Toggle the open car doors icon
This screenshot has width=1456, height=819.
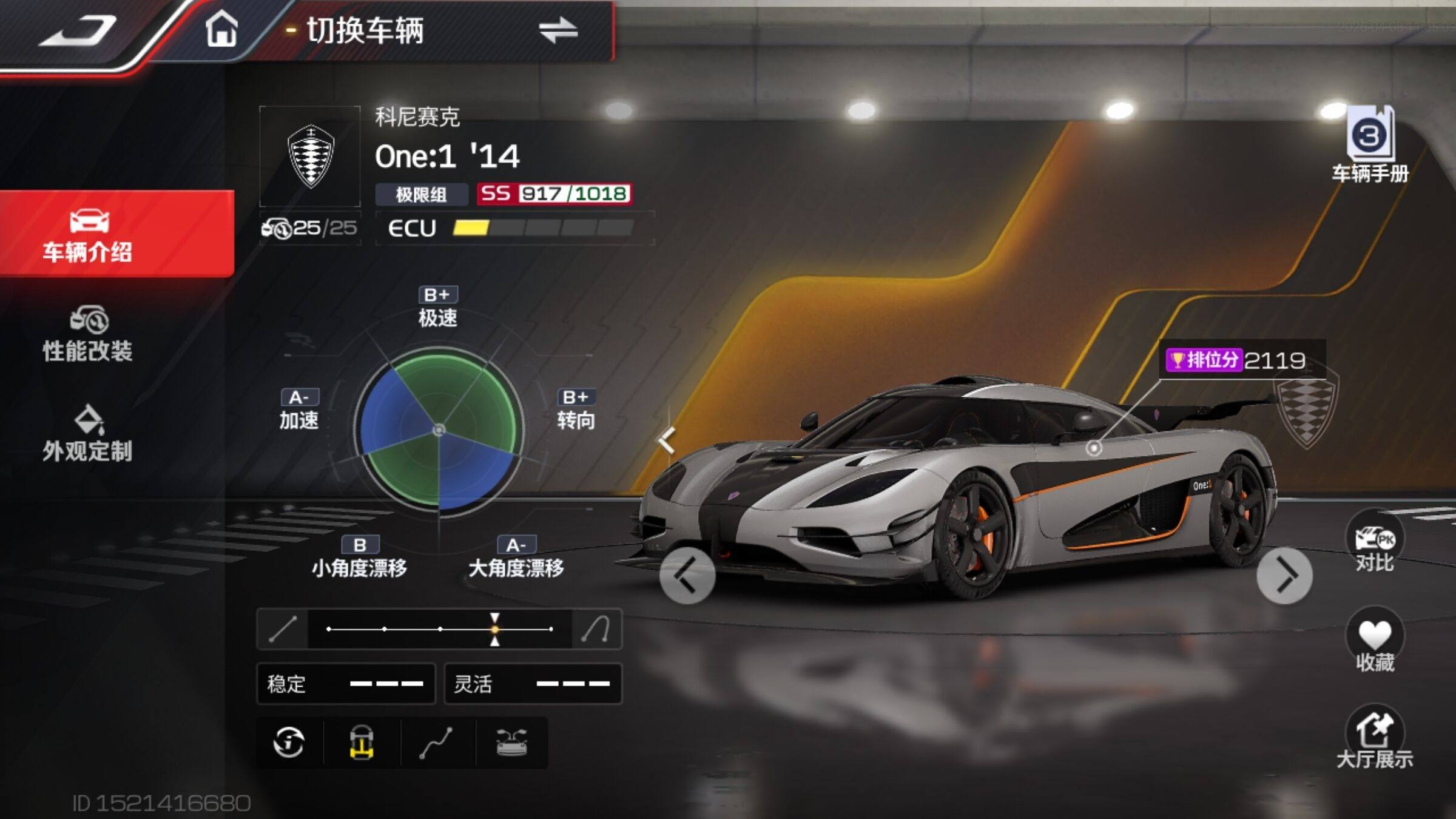[512, 743]
